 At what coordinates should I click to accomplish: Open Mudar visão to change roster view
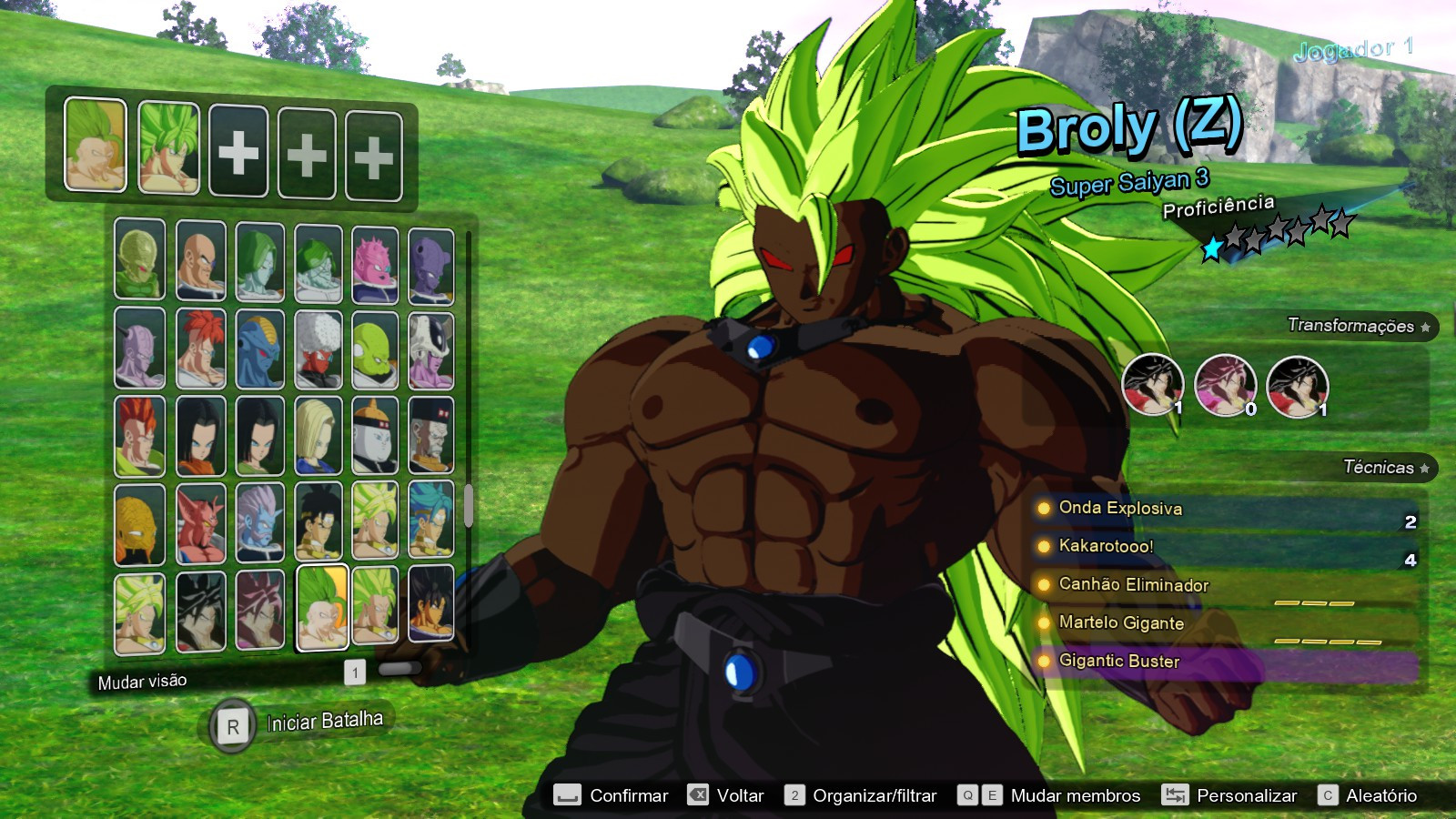click(141, 680)
